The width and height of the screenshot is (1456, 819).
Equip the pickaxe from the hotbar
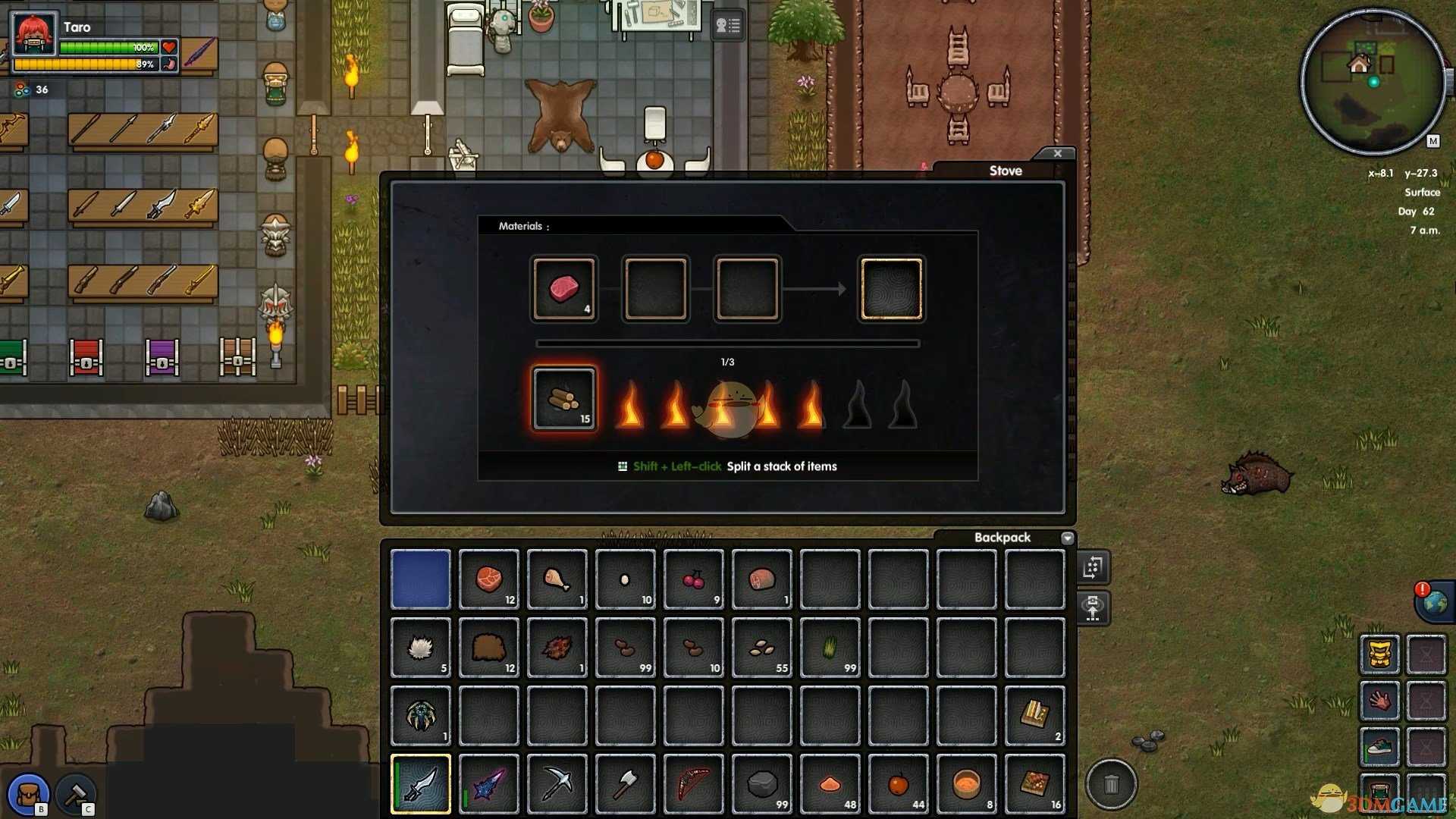557,784
